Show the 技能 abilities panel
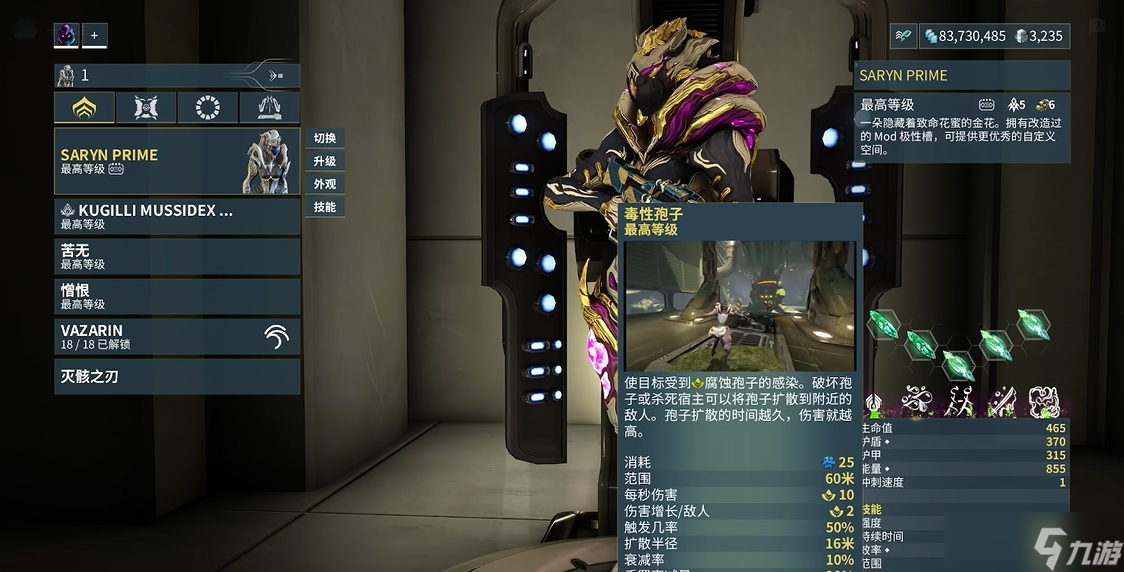This screenshot has width=1124, height=572. click(324, 207)
